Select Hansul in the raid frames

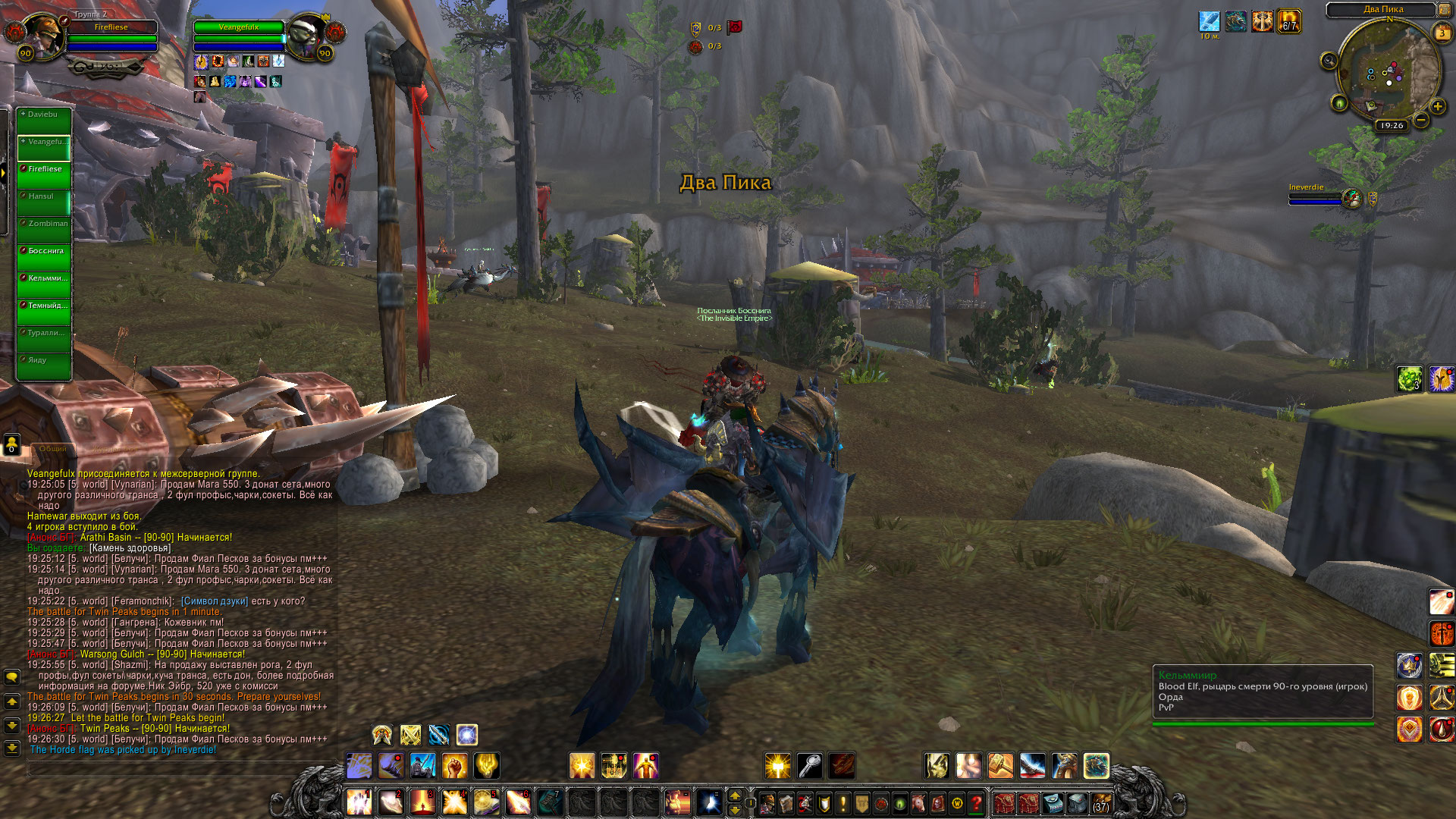coord(44,203)
